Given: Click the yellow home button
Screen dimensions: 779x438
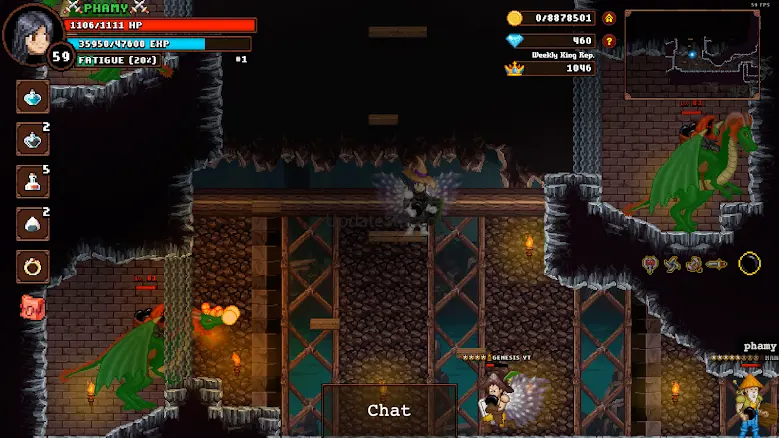Looking at the screenshot, I should 609,18.
